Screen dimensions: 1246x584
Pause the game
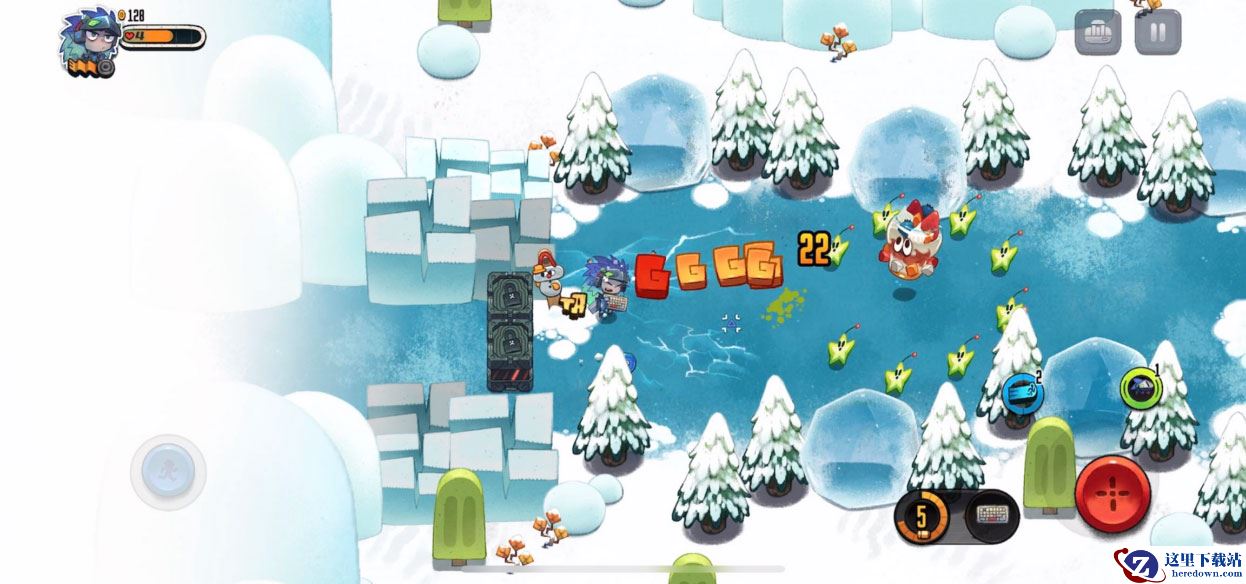1158,32
